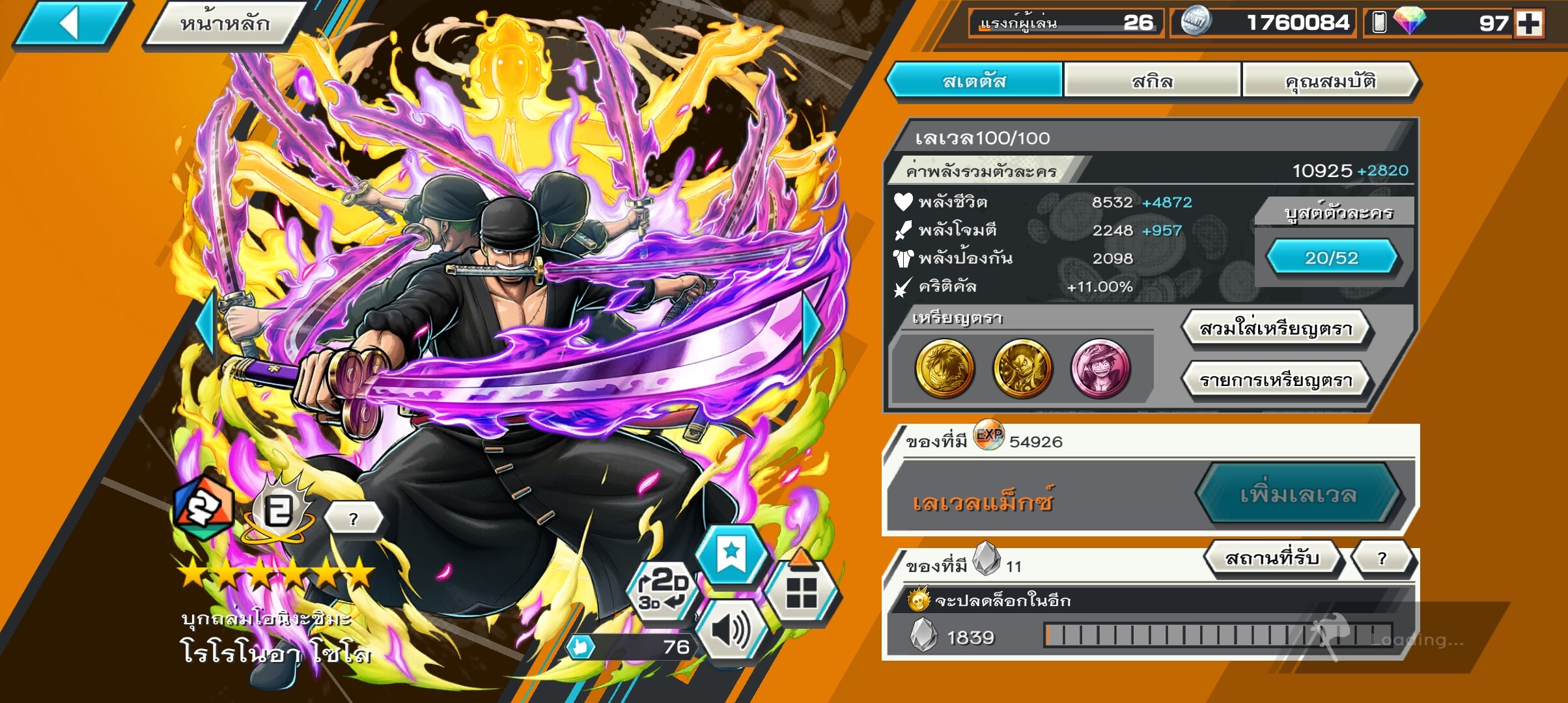
Task: Go back with the blue arrow button
Action: point(70,24)
